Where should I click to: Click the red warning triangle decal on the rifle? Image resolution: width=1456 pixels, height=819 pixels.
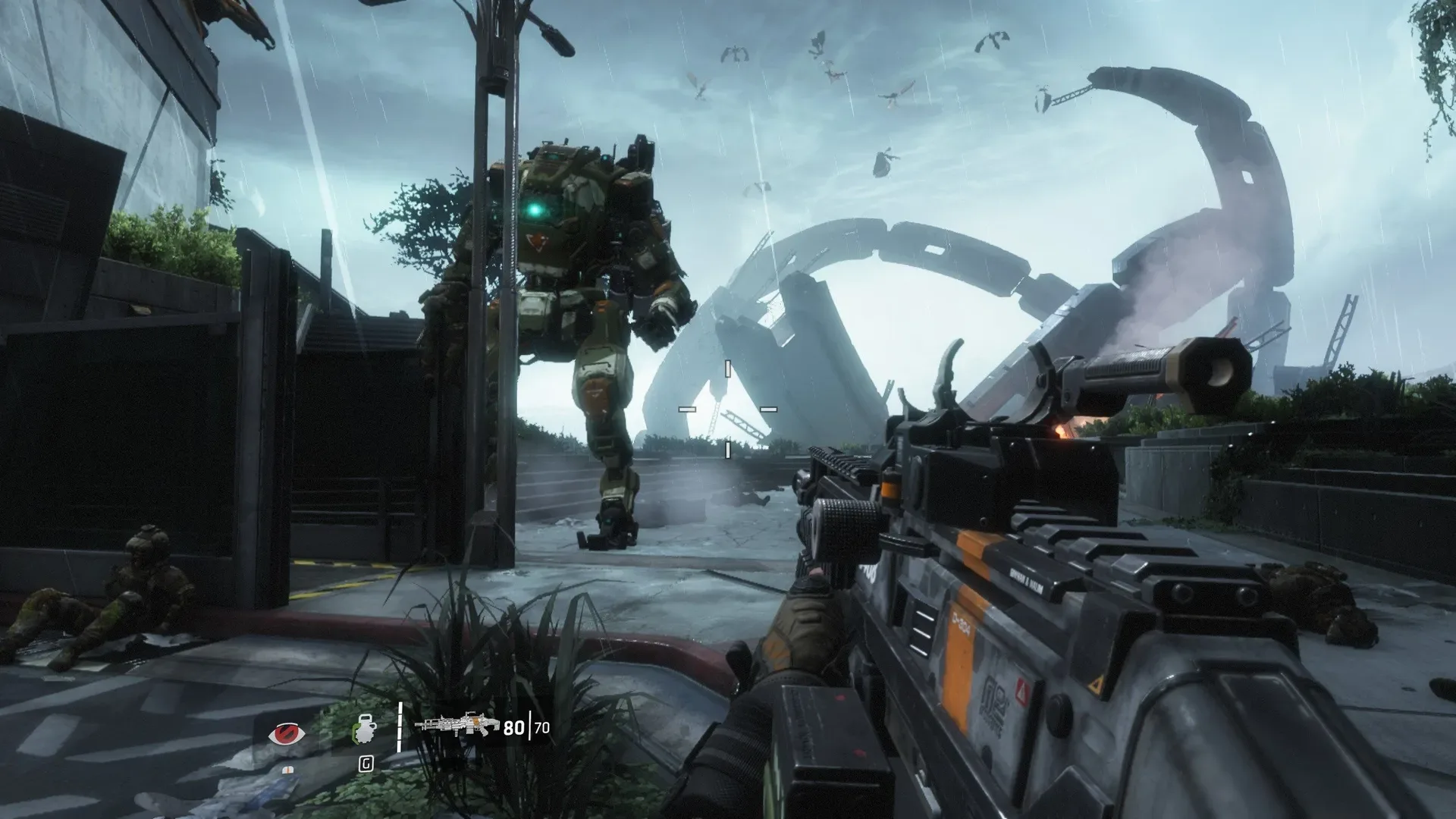1021,692
